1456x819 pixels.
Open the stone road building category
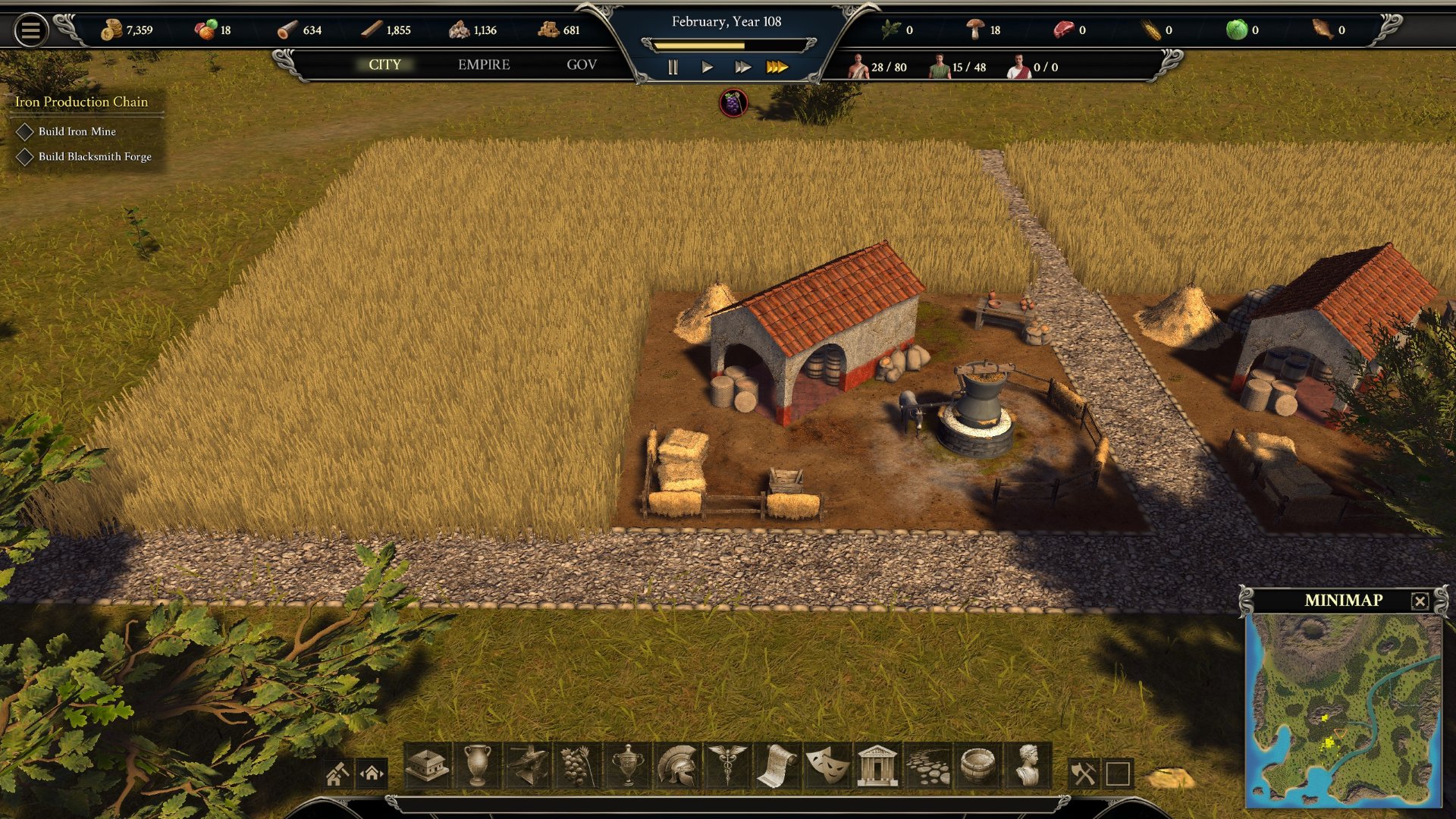coord(927,765)
